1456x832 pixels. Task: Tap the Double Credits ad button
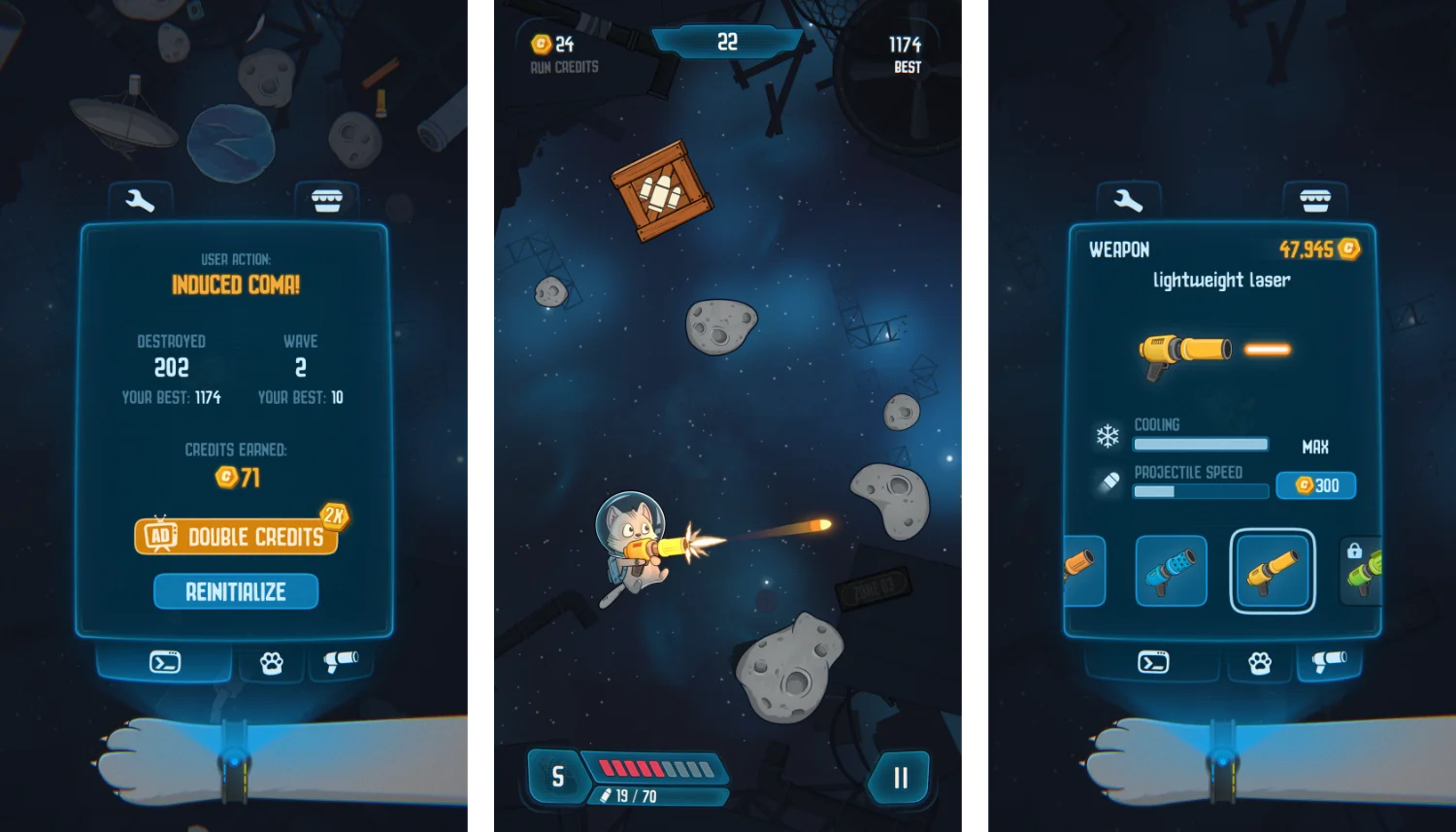coord(237,536)
